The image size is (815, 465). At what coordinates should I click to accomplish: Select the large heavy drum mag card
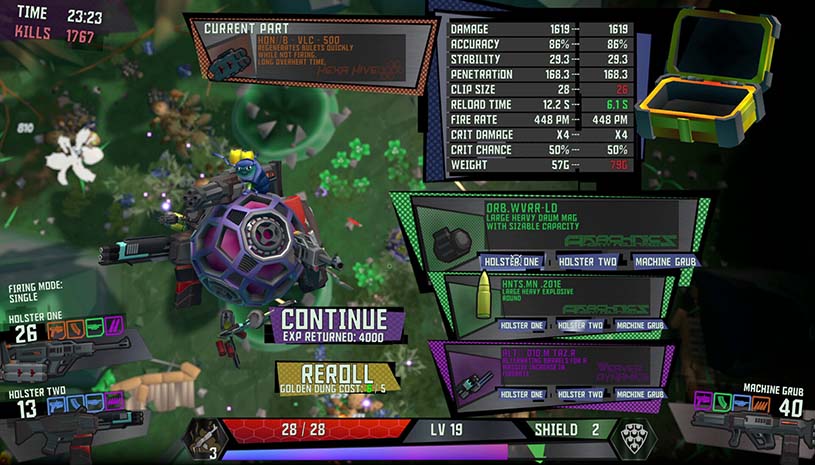pos(560,225)
